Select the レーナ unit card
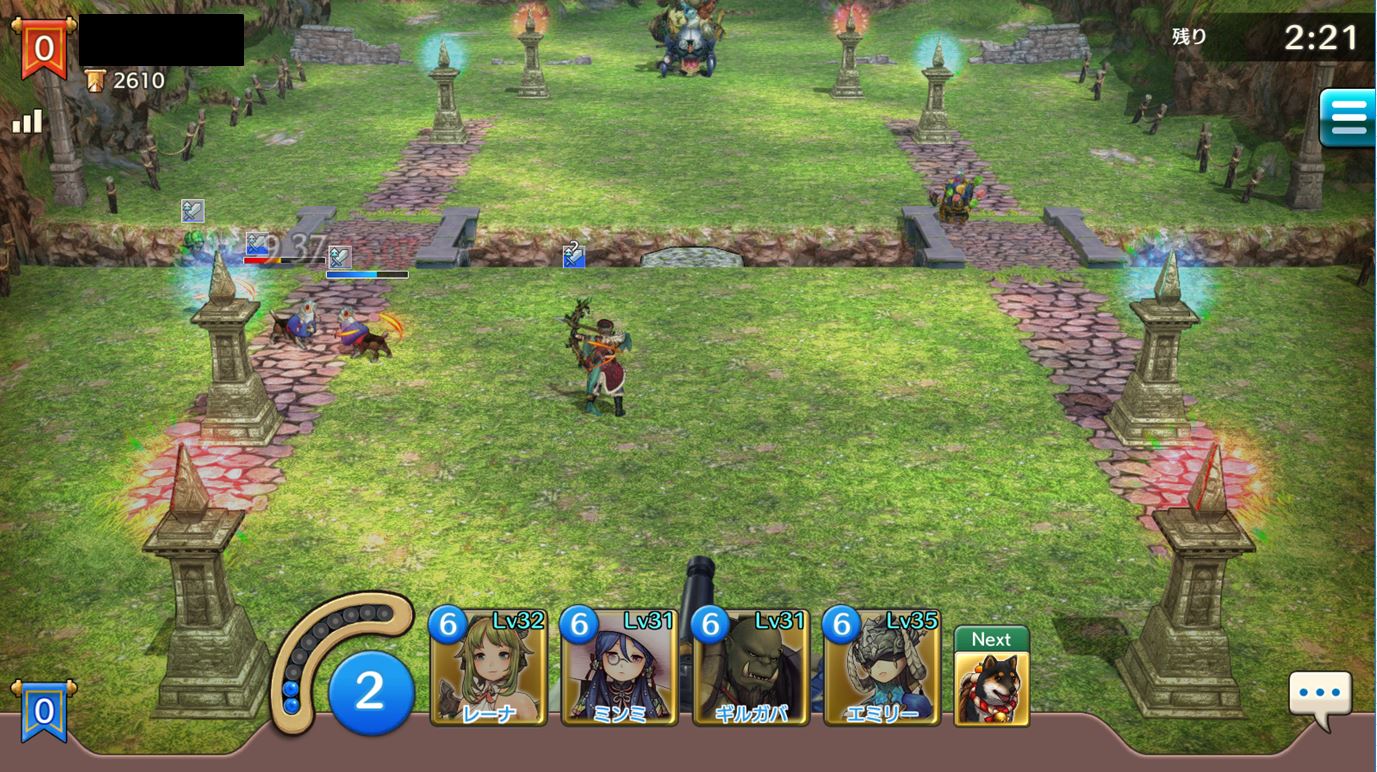Screen dimensions: 1377x772 click(x=489, y=668)
